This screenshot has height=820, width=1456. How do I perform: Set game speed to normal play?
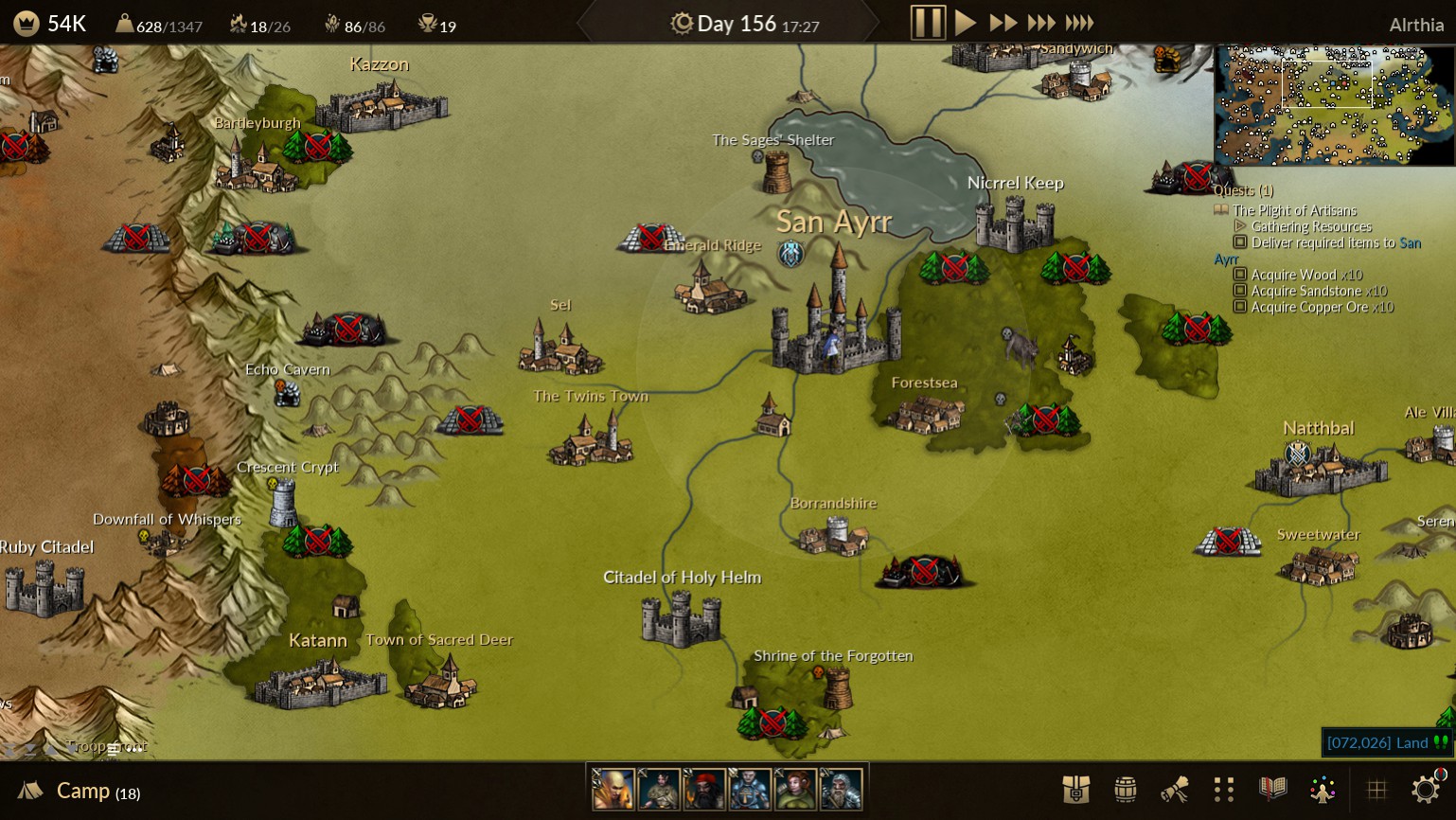(x=965, y=23)
